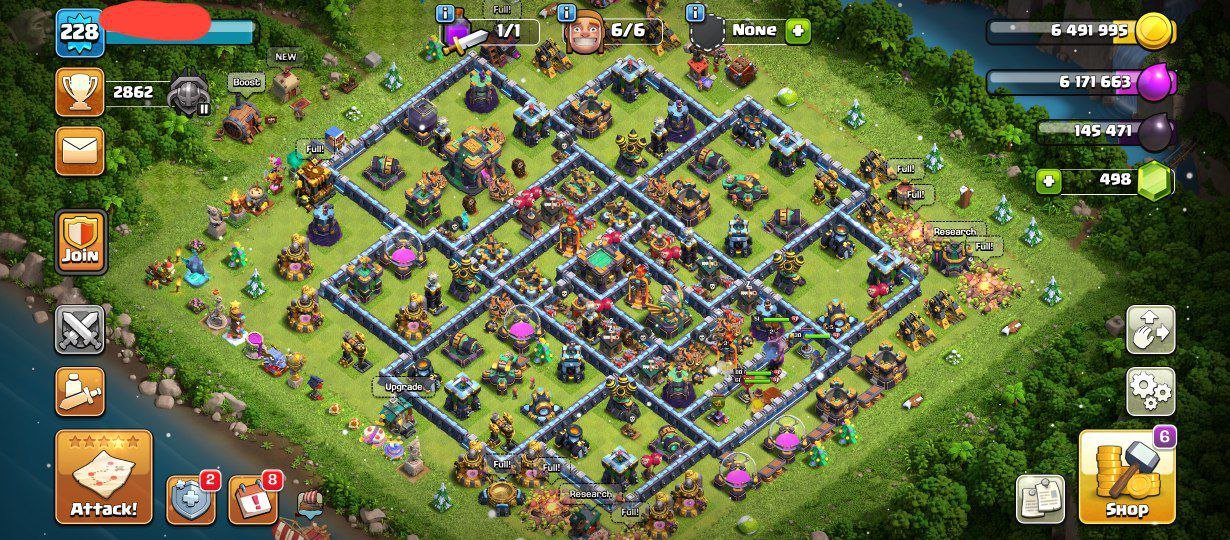
Task: Open the Shop
Action: click(1127, 477)
